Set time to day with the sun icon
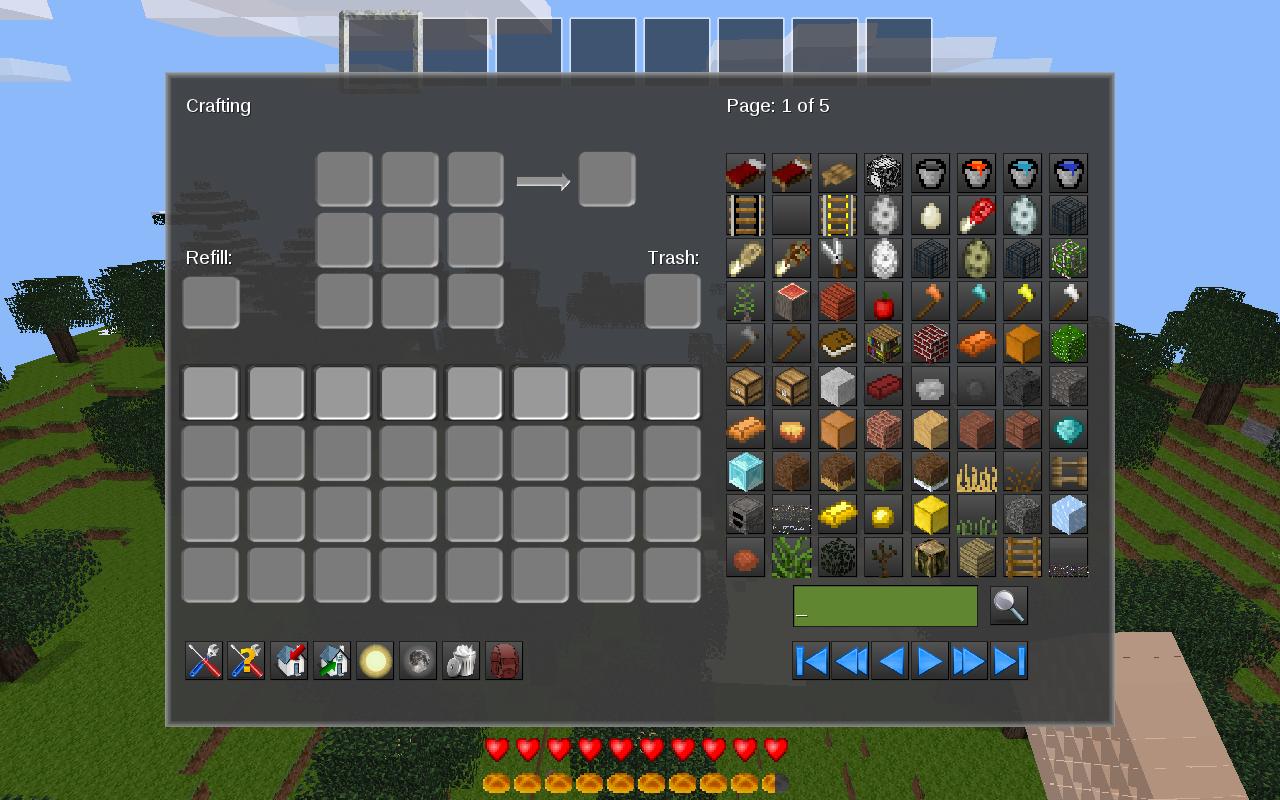This screenshot has width=1280, height=800. tap(375, 660)
